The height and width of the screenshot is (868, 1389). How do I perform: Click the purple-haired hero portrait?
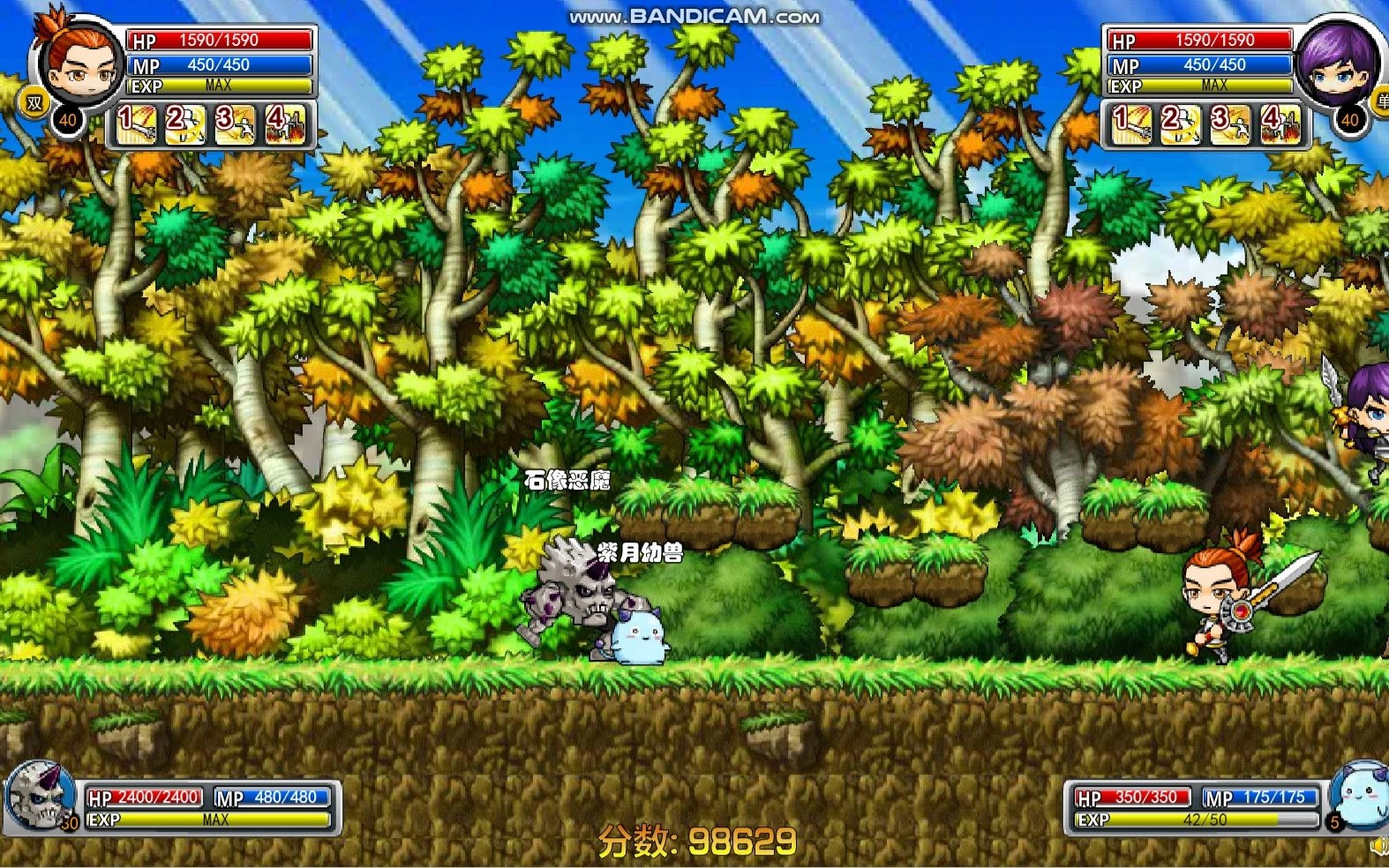(1334, 64)
